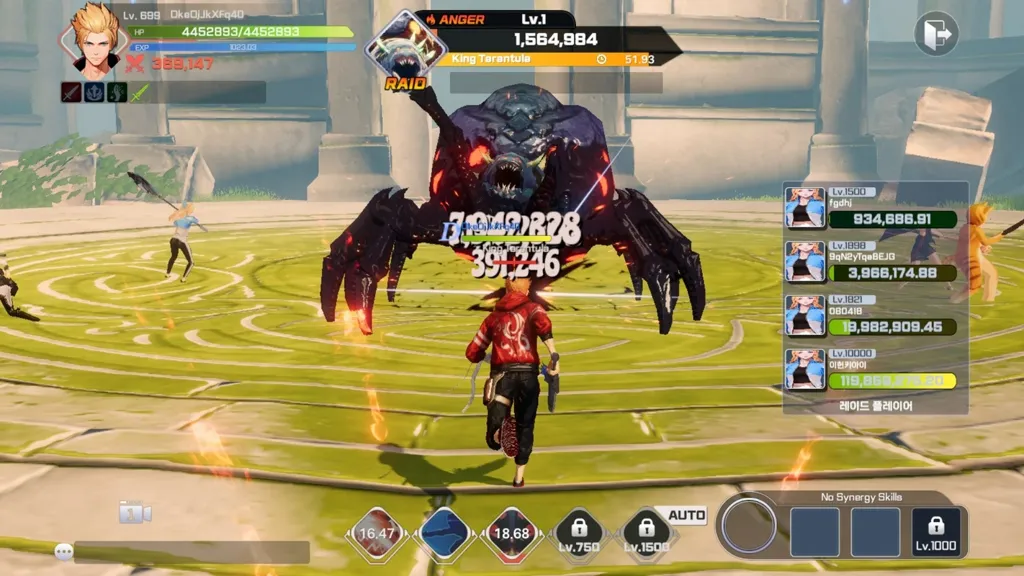
Task: Click the camera view icon
Action: point(134,513)
